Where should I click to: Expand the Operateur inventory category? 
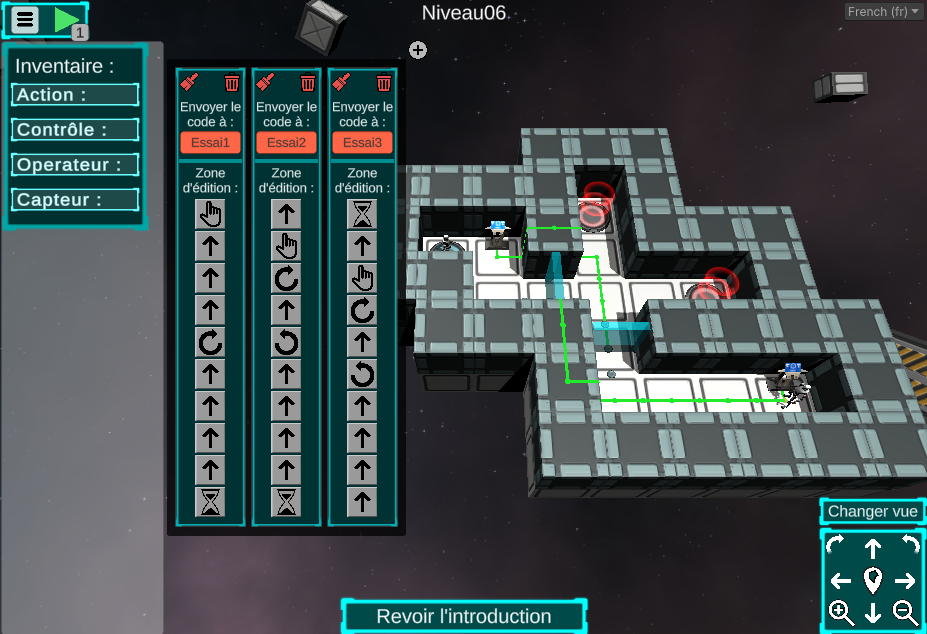(75, 165)
